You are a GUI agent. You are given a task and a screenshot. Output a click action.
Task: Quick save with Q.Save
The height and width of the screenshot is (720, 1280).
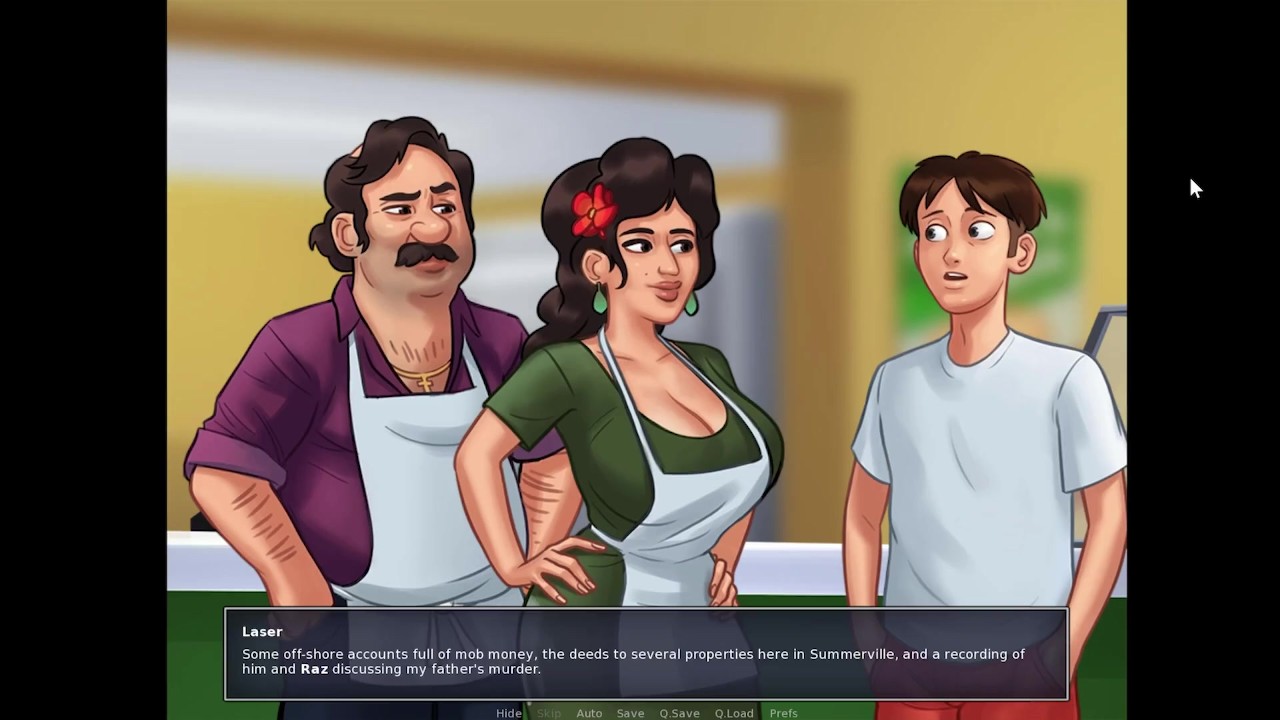click(x=679, y=713)
